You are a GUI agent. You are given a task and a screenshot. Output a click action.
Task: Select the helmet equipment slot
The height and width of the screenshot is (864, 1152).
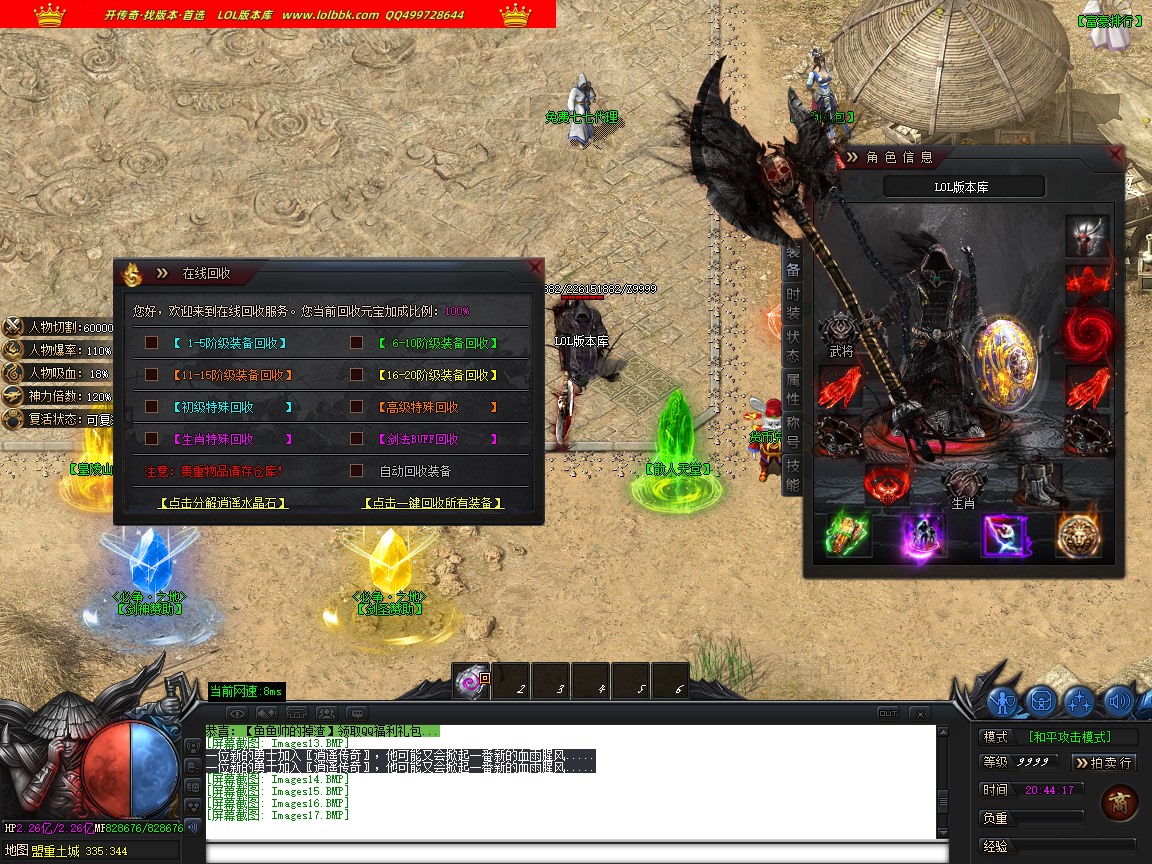(1087, 236)
